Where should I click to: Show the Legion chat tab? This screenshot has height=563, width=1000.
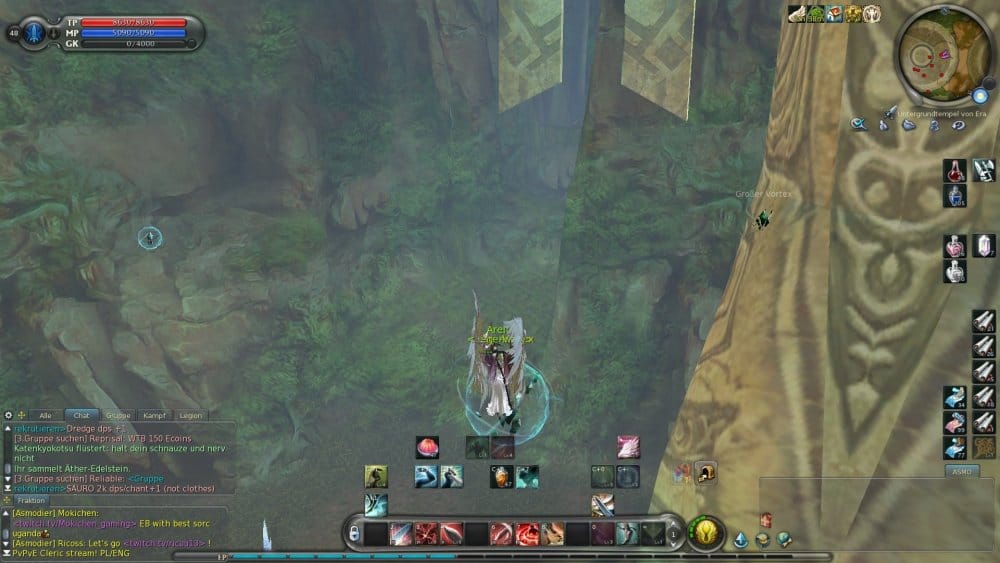(189, 415)
